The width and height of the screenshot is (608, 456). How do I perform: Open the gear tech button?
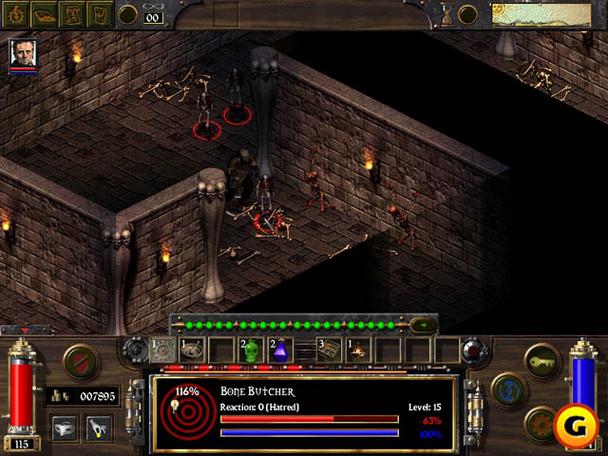point(540,421)
